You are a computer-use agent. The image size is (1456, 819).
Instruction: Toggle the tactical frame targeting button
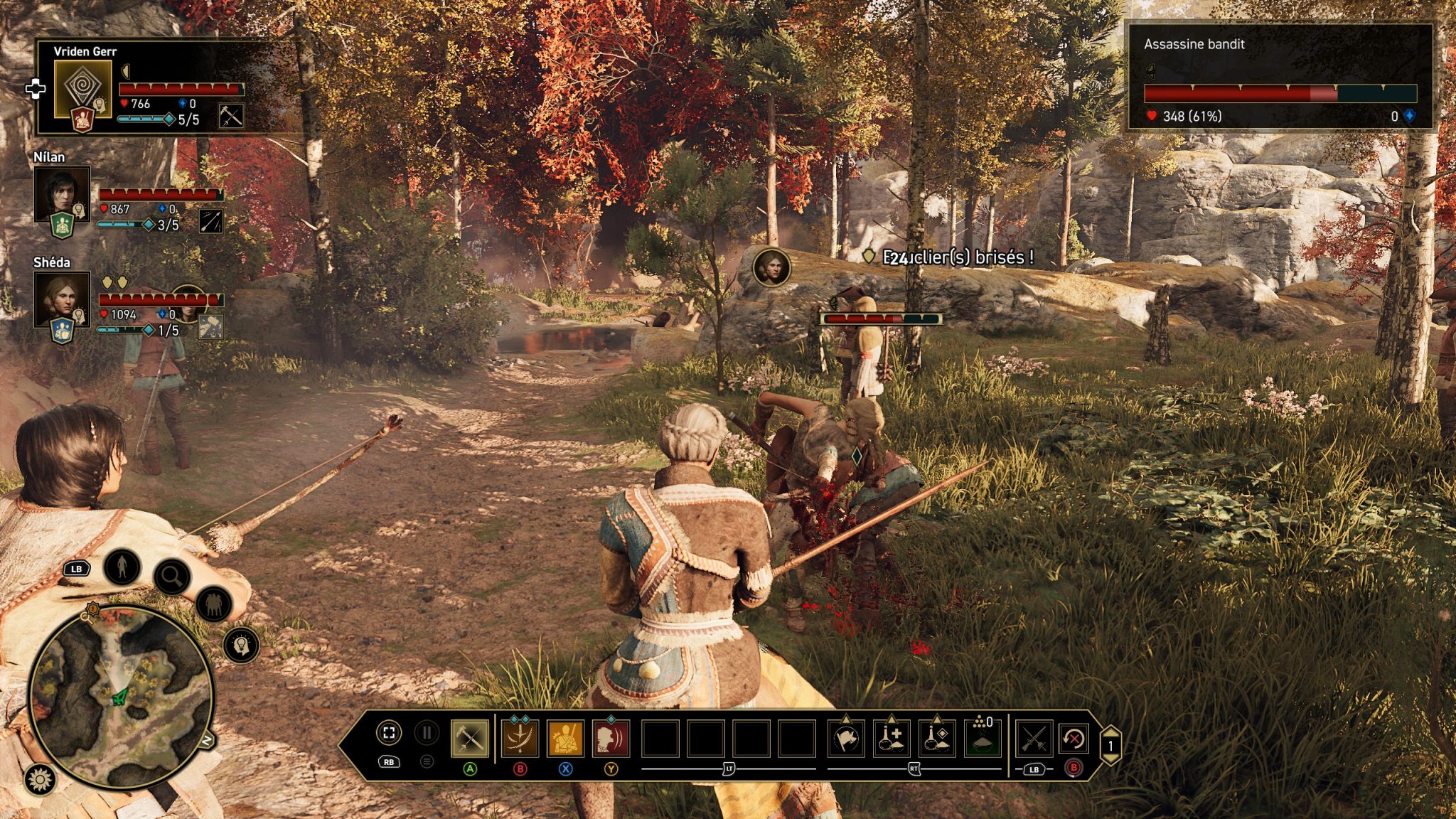pyautogui.click(x=389, y=733)
